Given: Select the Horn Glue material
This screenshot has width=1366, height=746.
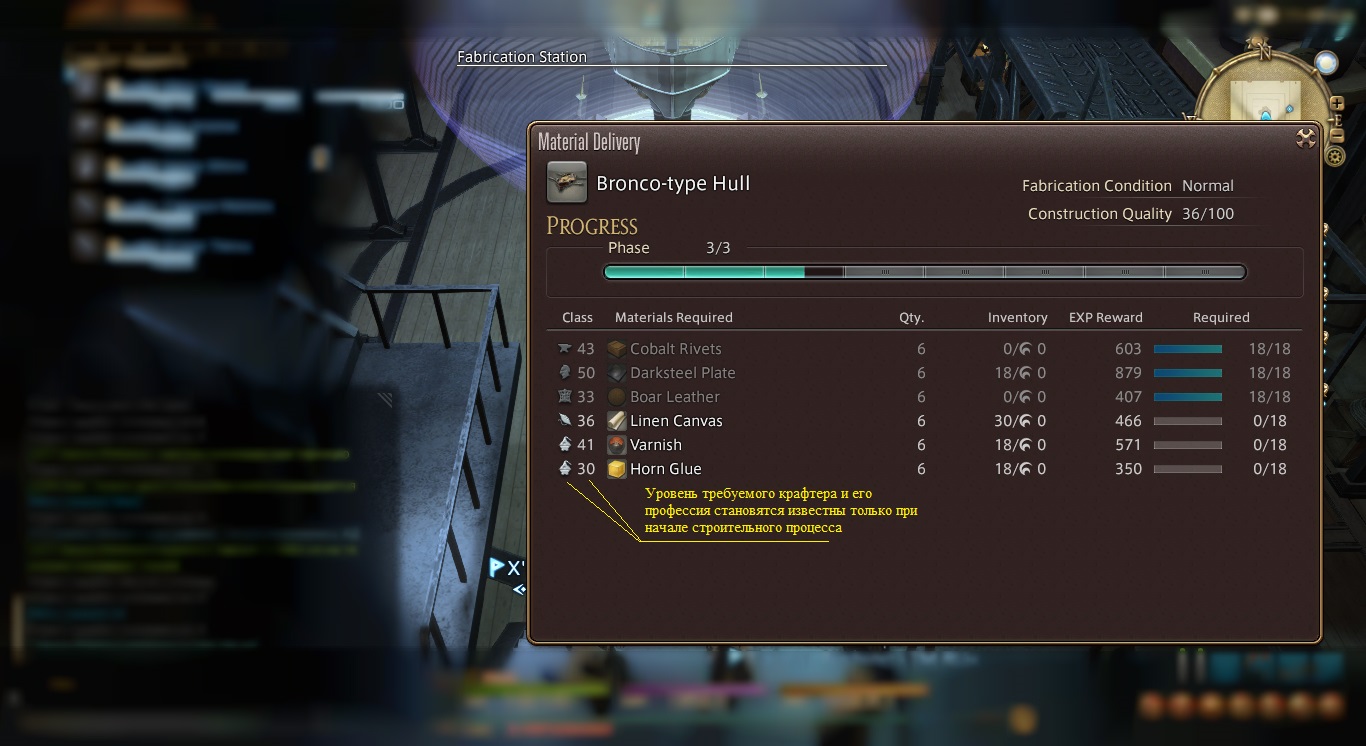Looking at the screenshot, I should tap(665, 469).
